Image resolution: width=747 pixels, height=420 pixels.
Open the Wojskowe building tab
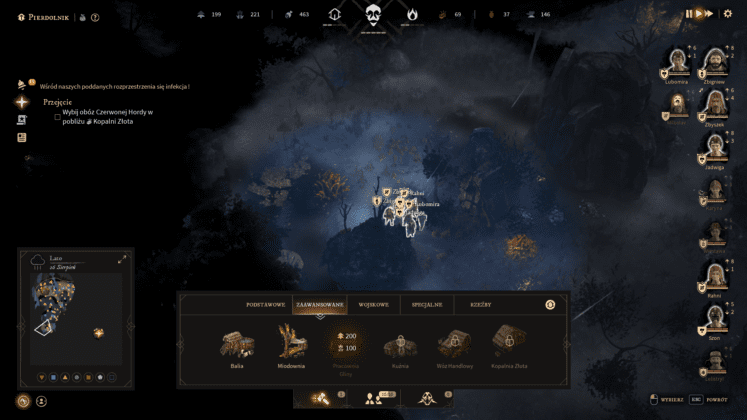point(372,303)
